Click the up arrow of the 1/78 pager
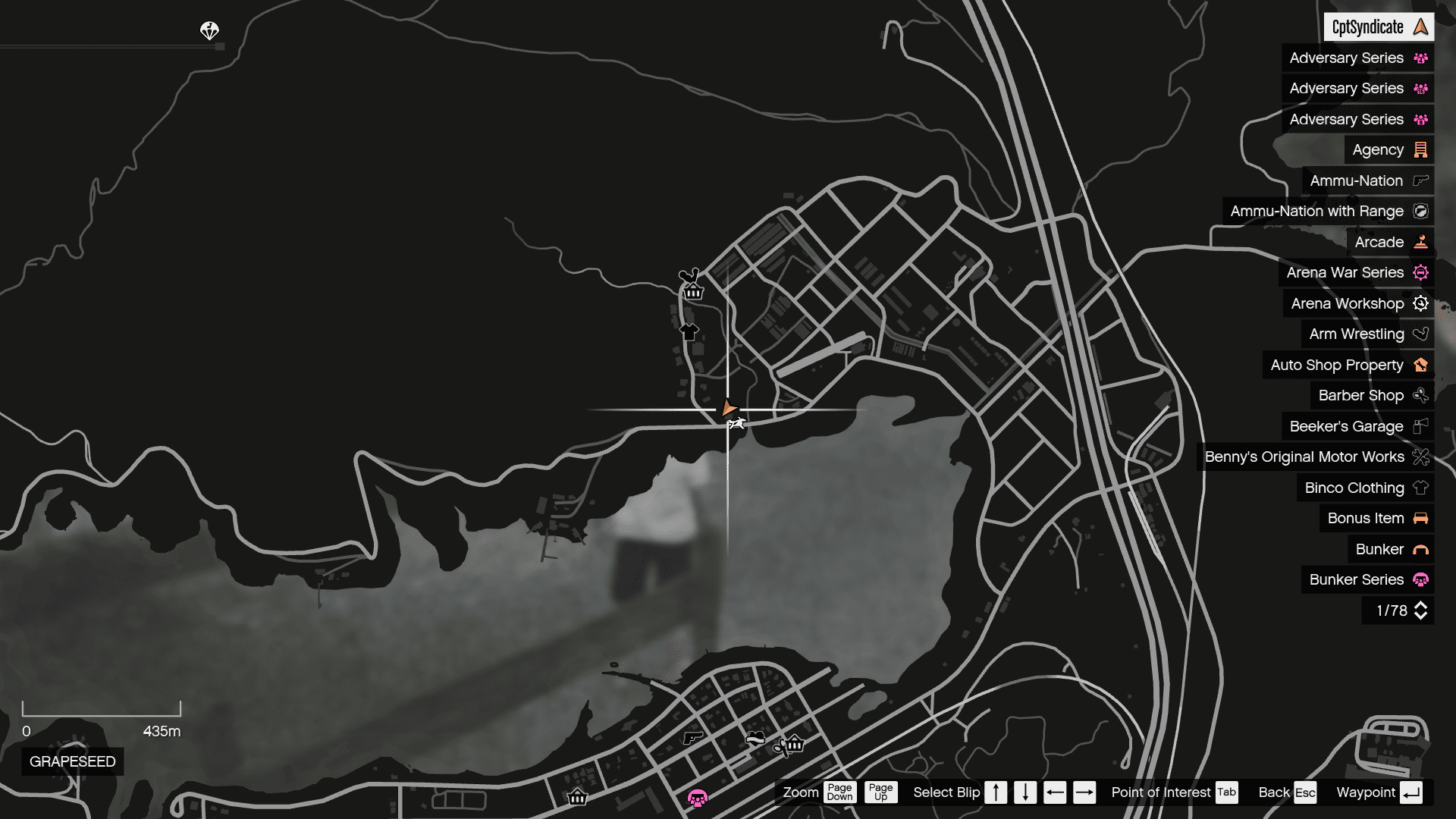This screenshot has height=819, width=1456. pos(1421,606)
